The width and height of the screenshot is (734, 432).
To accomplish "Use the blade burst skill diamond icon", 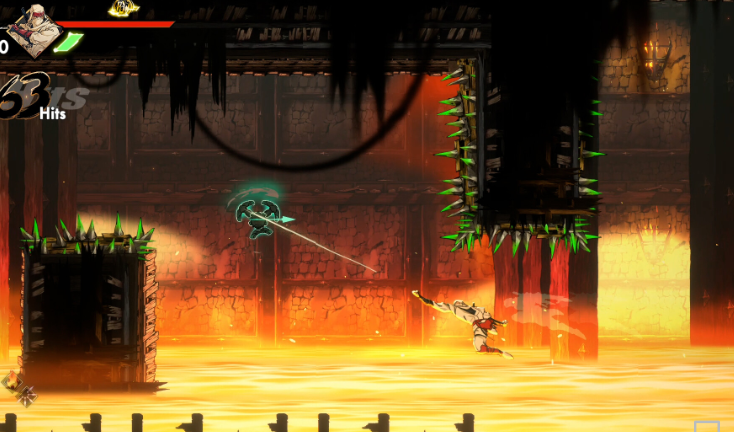I will 26,396.
